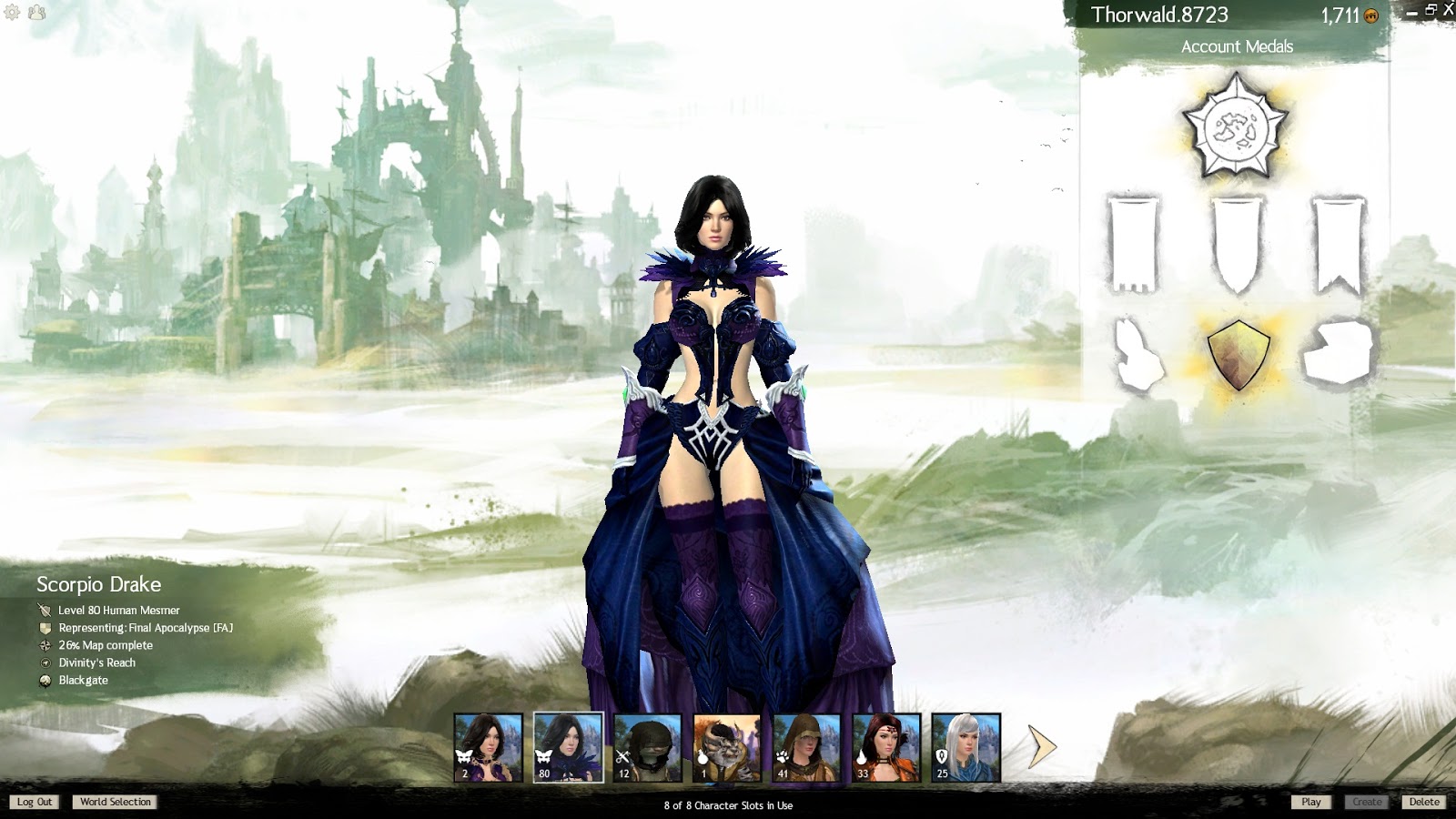Expand the character list with the right arrow
The width and height of the screenshot is (1456, 819).
[x=1040, y=748]
